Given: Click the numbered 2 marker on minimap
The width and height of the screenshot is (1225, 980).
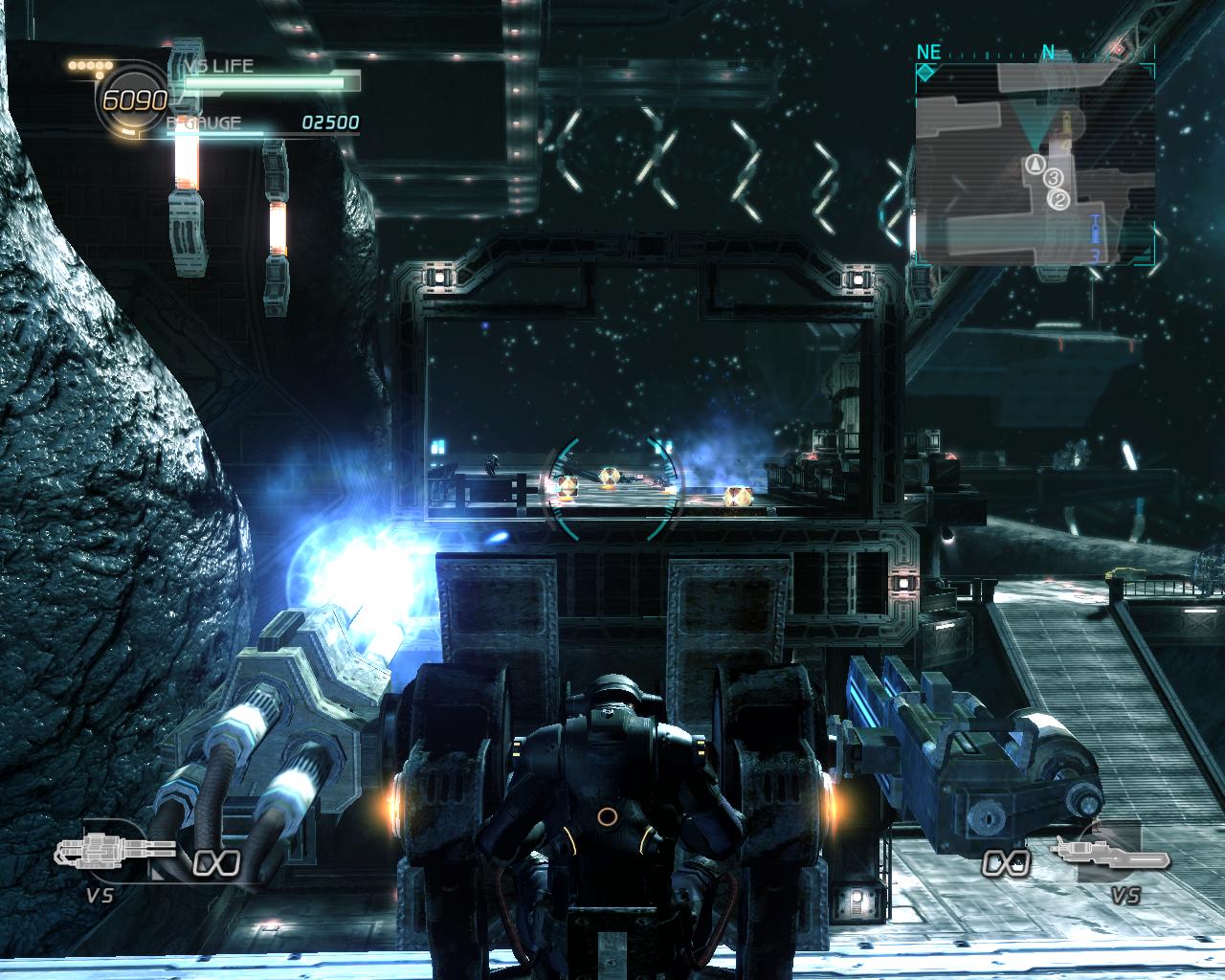Looking at the screenshot, I should (x=1058, y=200).
